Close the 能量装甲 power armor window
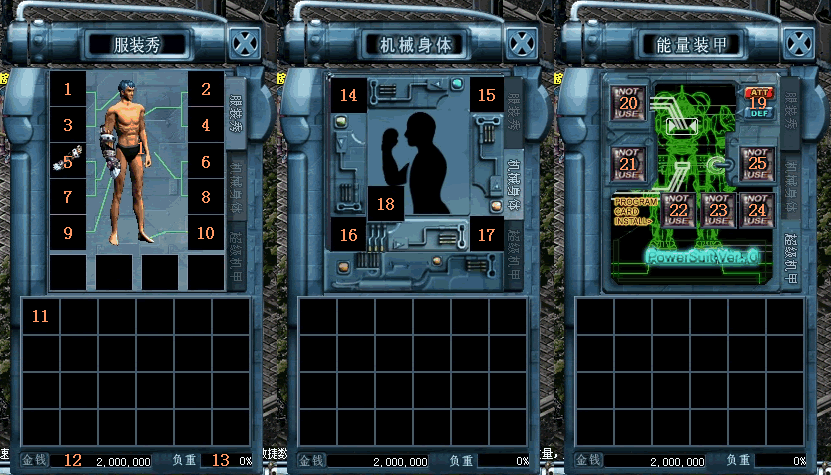This screenshot has width=831, height=475. click(799, 44)
